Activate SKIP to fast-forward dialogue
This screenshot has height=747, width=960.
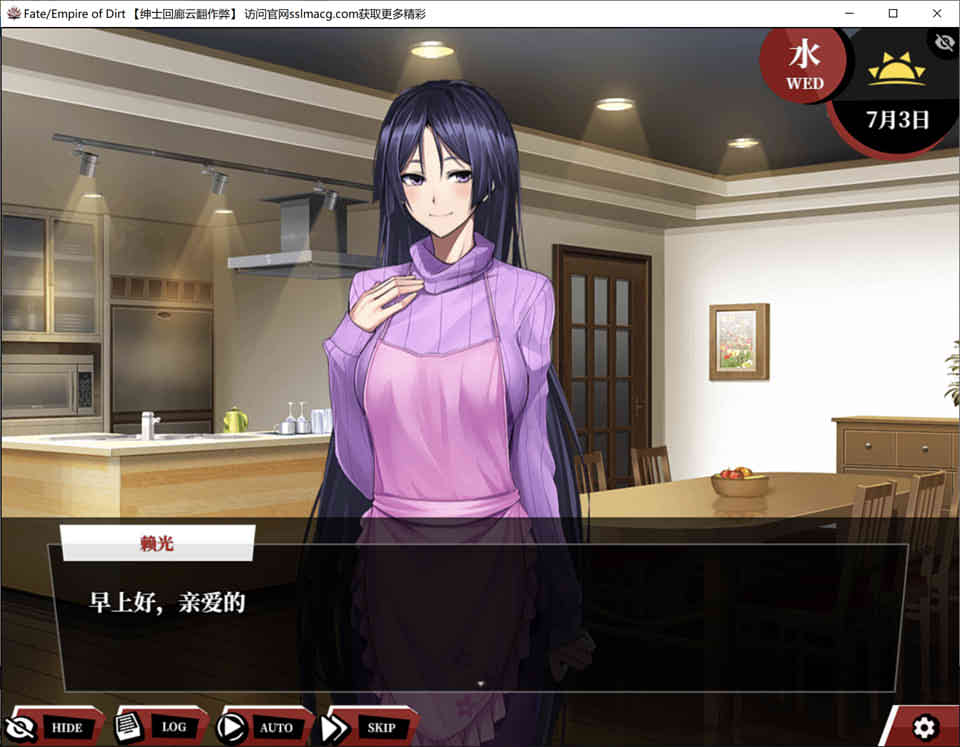[369, 727]
